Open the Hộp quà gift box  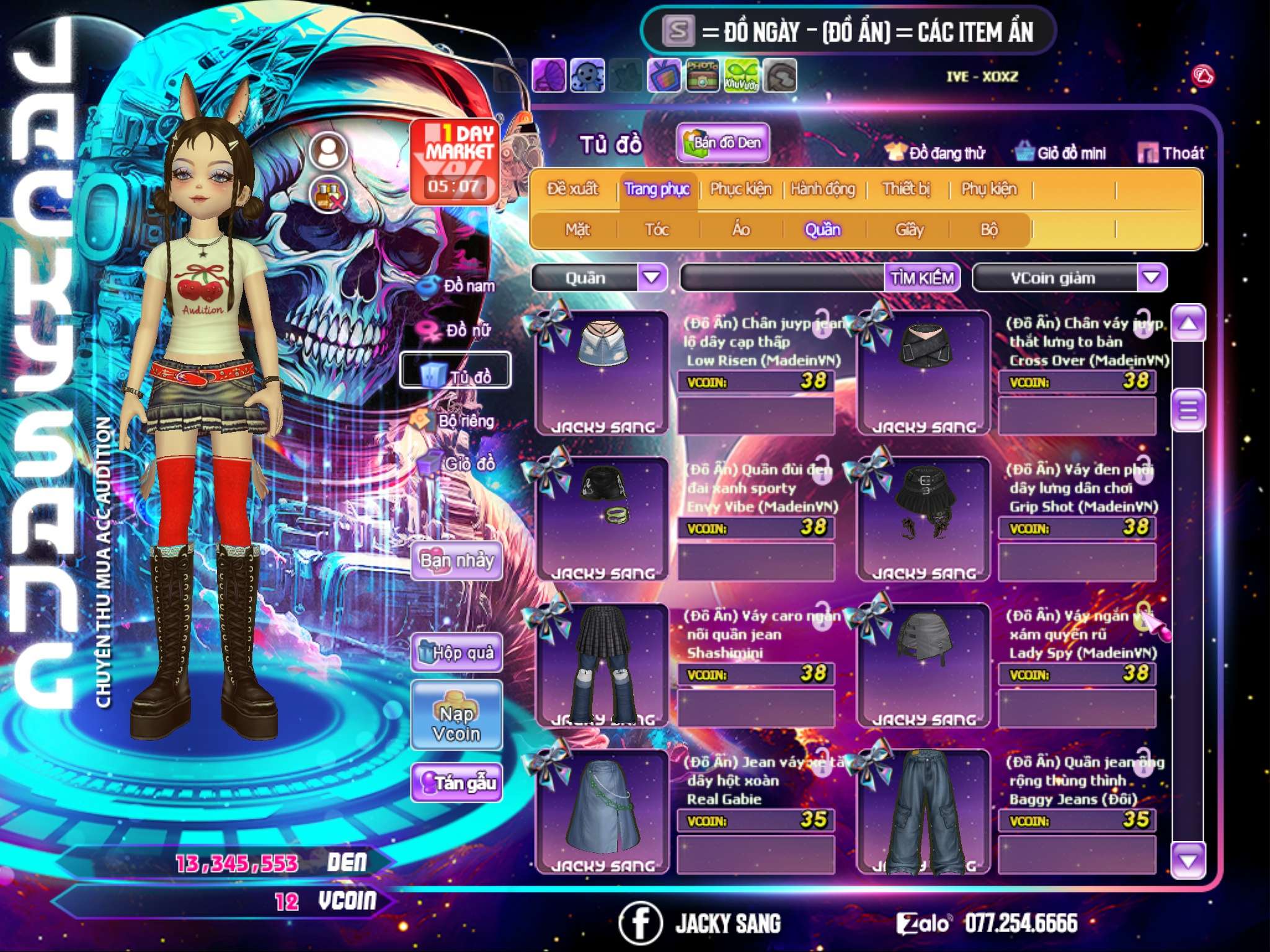(x=457, y=652)
